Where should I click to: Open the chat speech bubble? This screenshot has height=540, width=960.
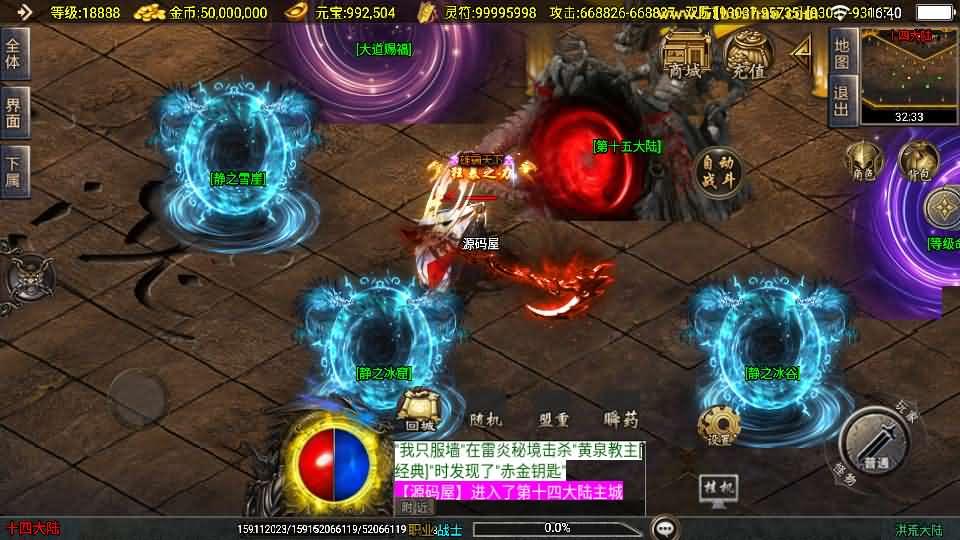coord(664,527)
